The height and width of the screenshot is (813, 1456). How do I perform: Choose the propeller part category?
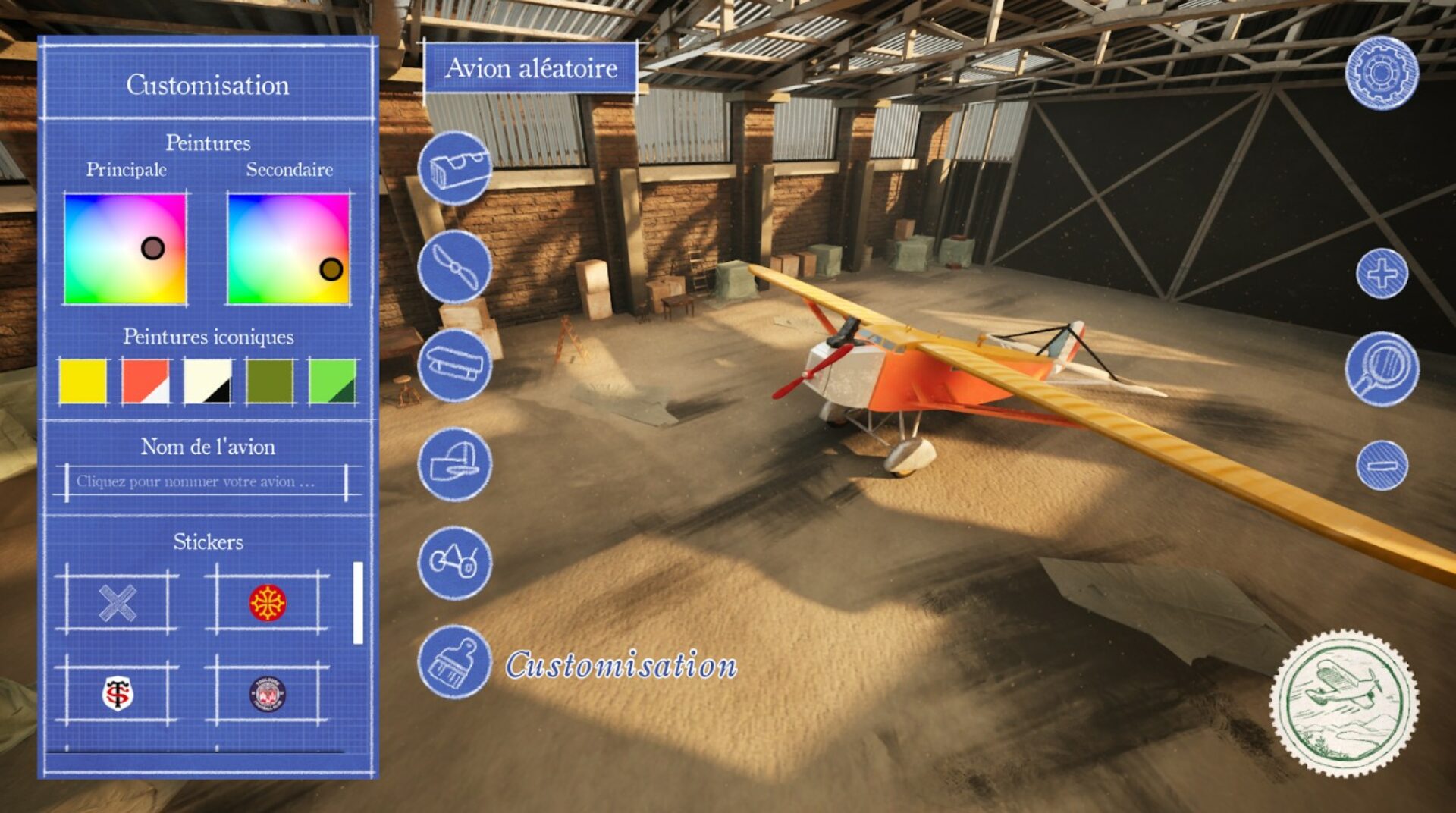pyautogui.click(x=454, y=267)
